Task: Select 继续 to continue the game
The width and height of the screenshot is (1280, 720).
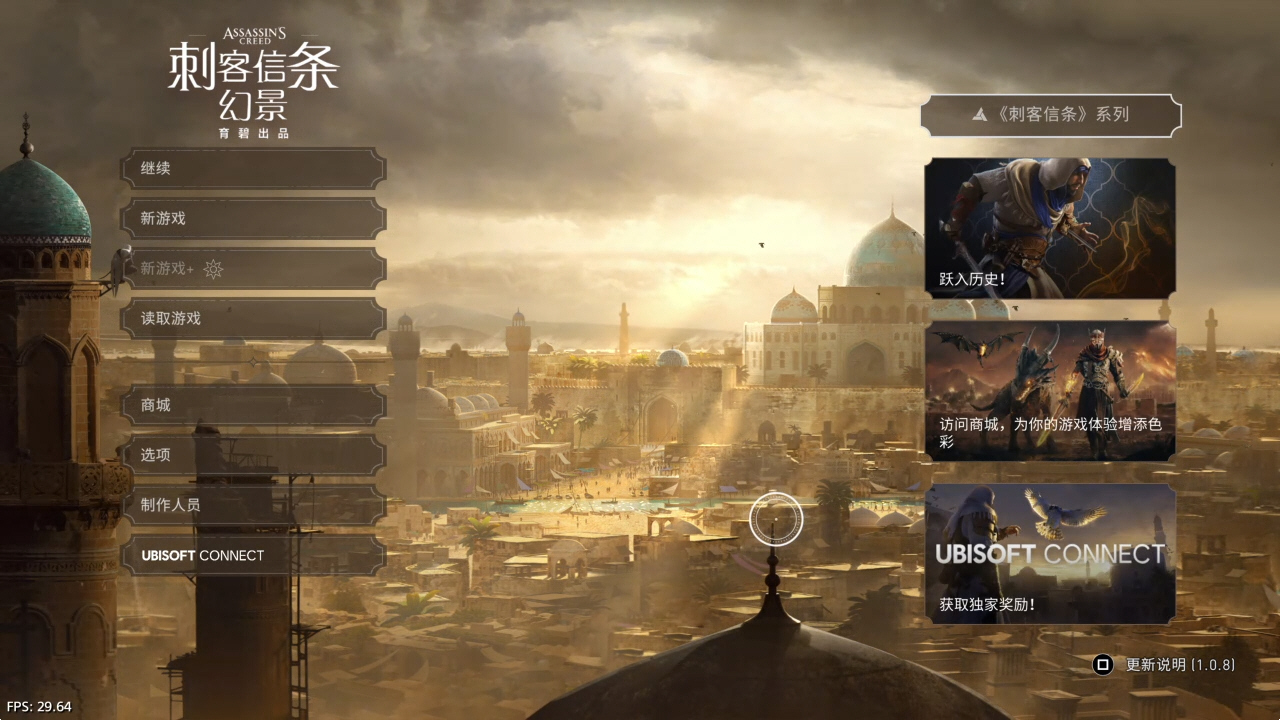Action: click(253, 169)
